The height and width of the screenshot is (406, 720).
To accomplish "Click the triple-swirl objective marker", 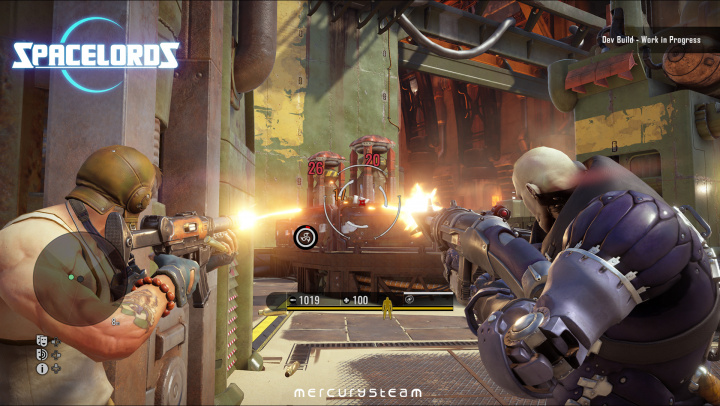I will (306, 236).
